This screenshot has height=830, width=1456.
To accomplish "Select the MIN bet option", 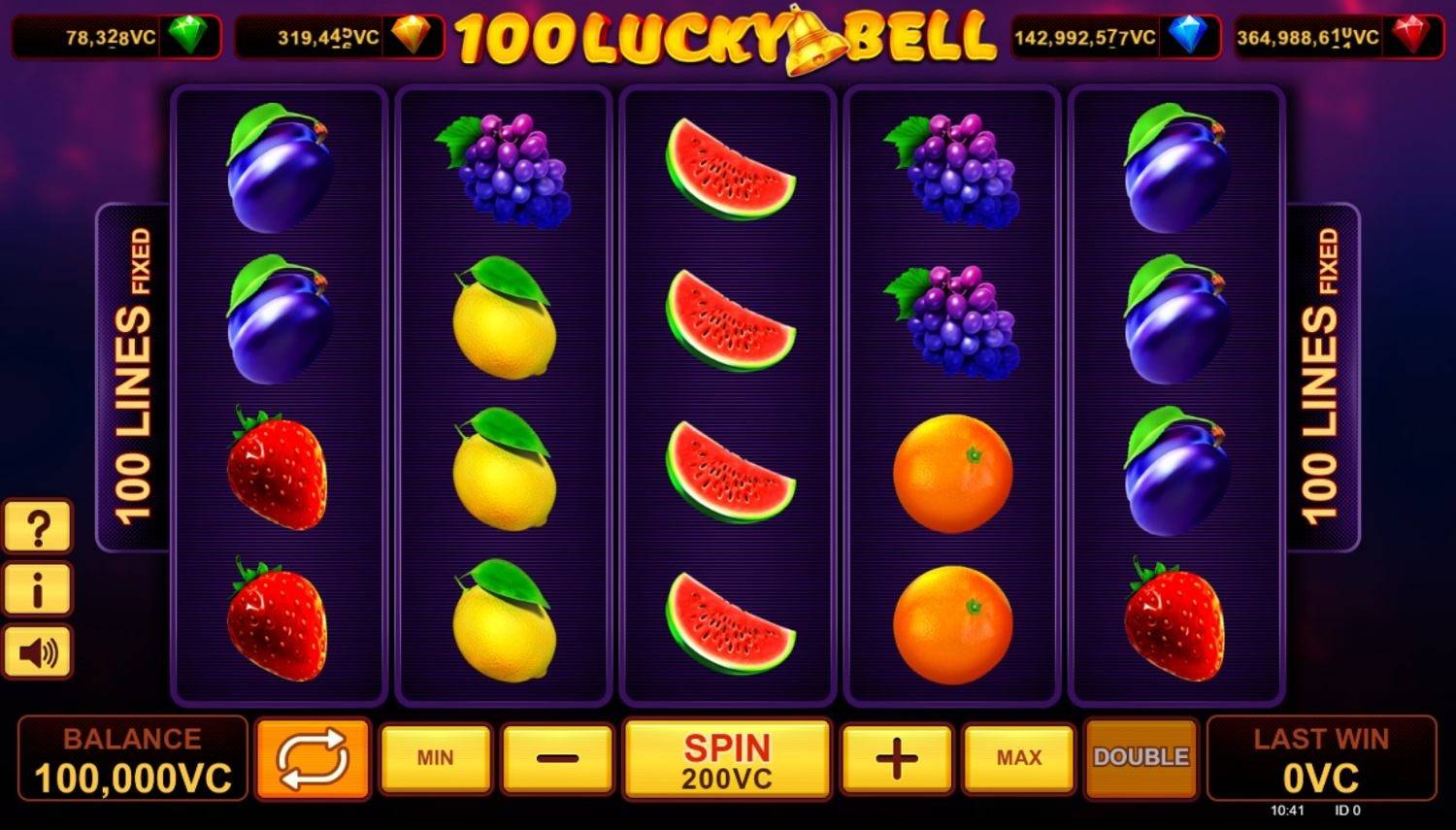I will (x=436, y=758).
